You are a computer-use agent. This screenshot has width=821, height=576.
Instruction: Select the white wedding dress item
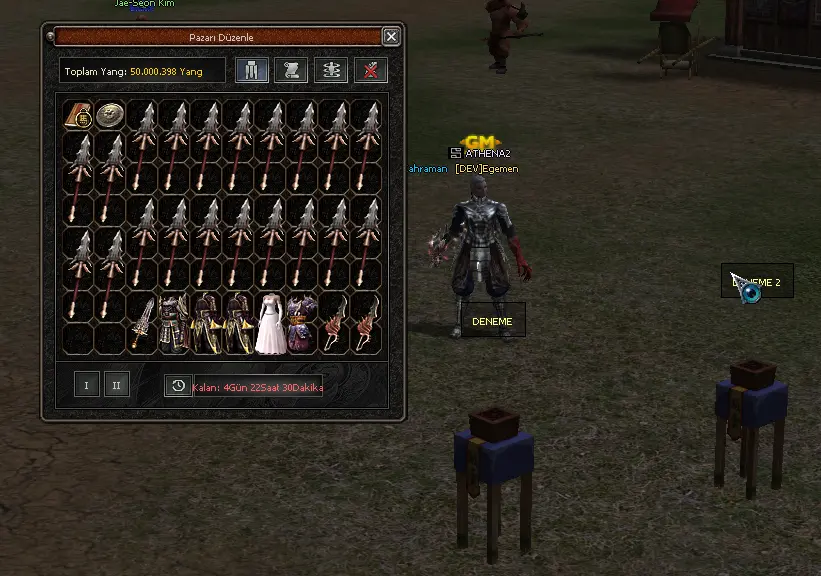270,323
